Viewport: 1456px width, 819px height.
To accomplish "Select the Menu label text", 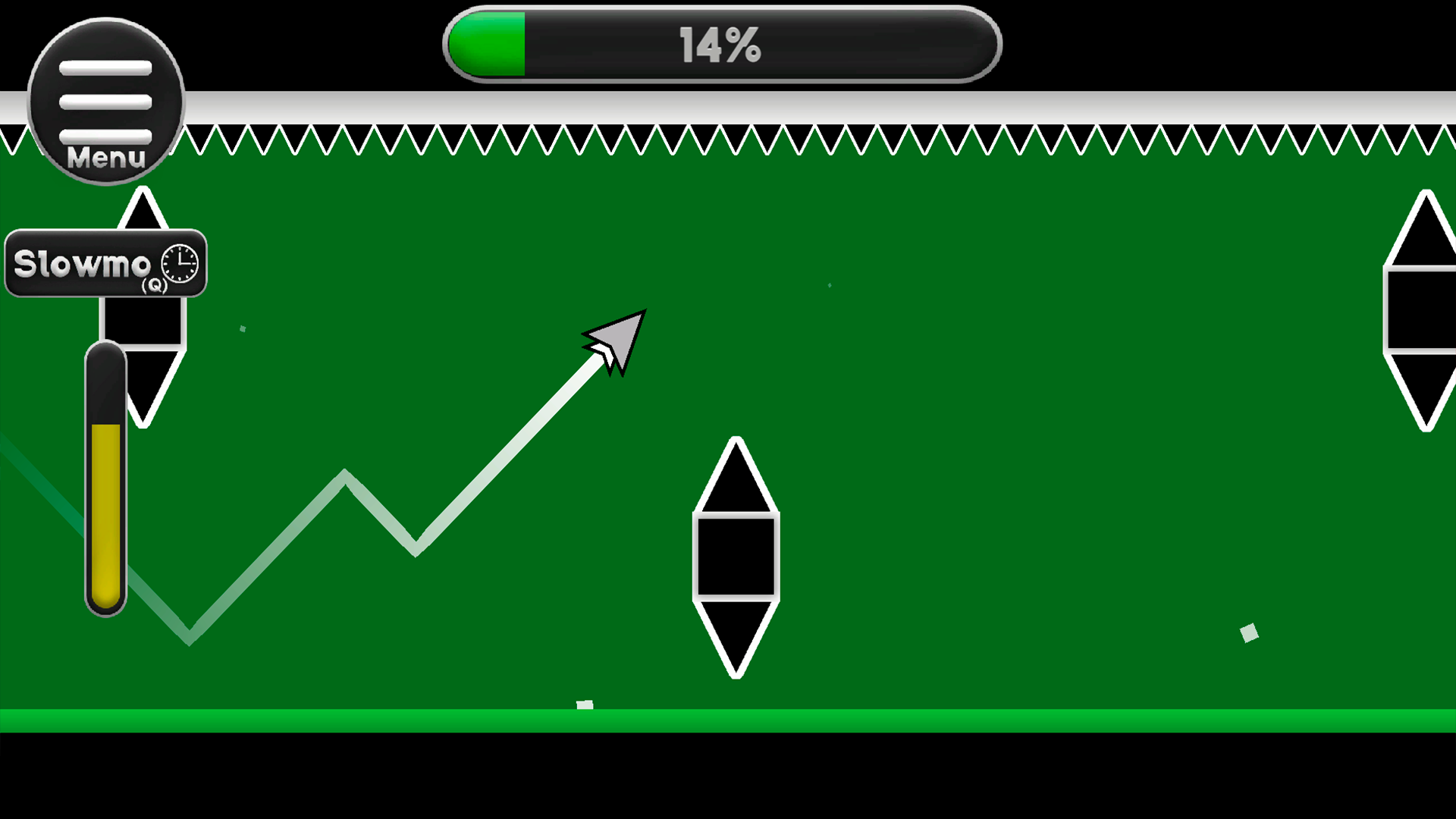I will point(105,158).
